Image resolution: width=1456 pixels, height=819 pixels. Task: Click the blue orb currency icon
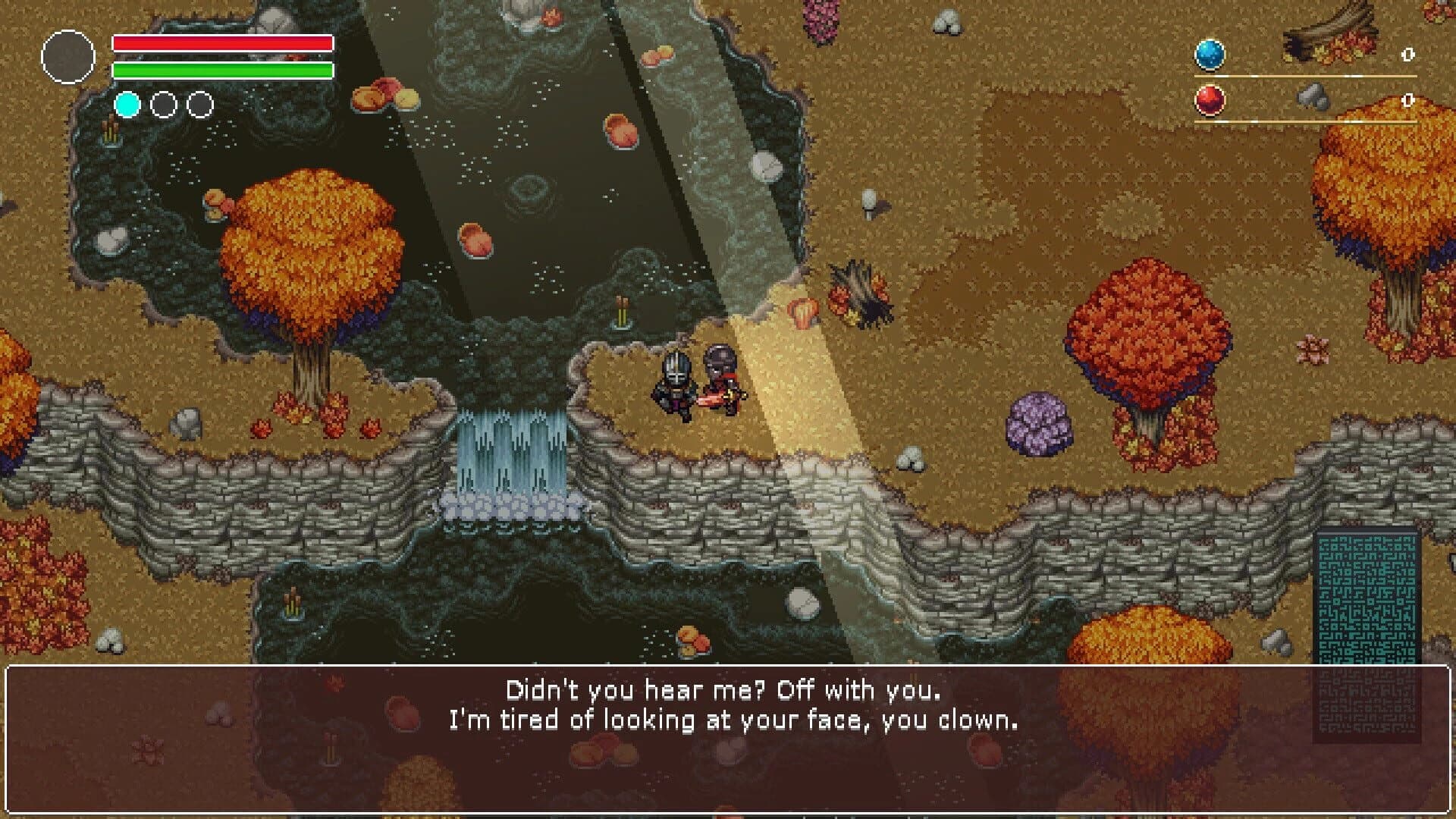1211,54
